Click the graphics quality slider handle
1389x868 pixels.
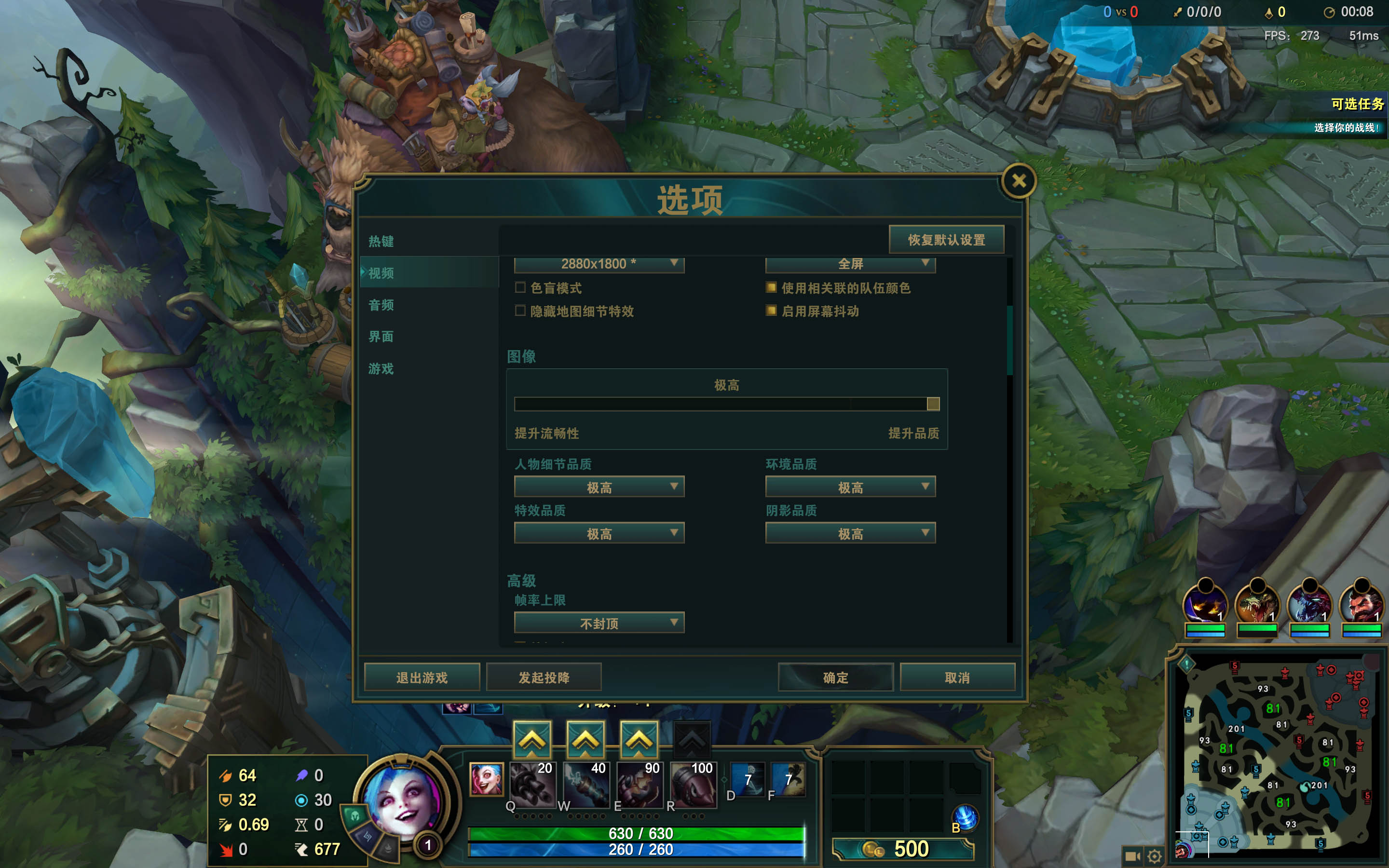click(x=933, y=404)
